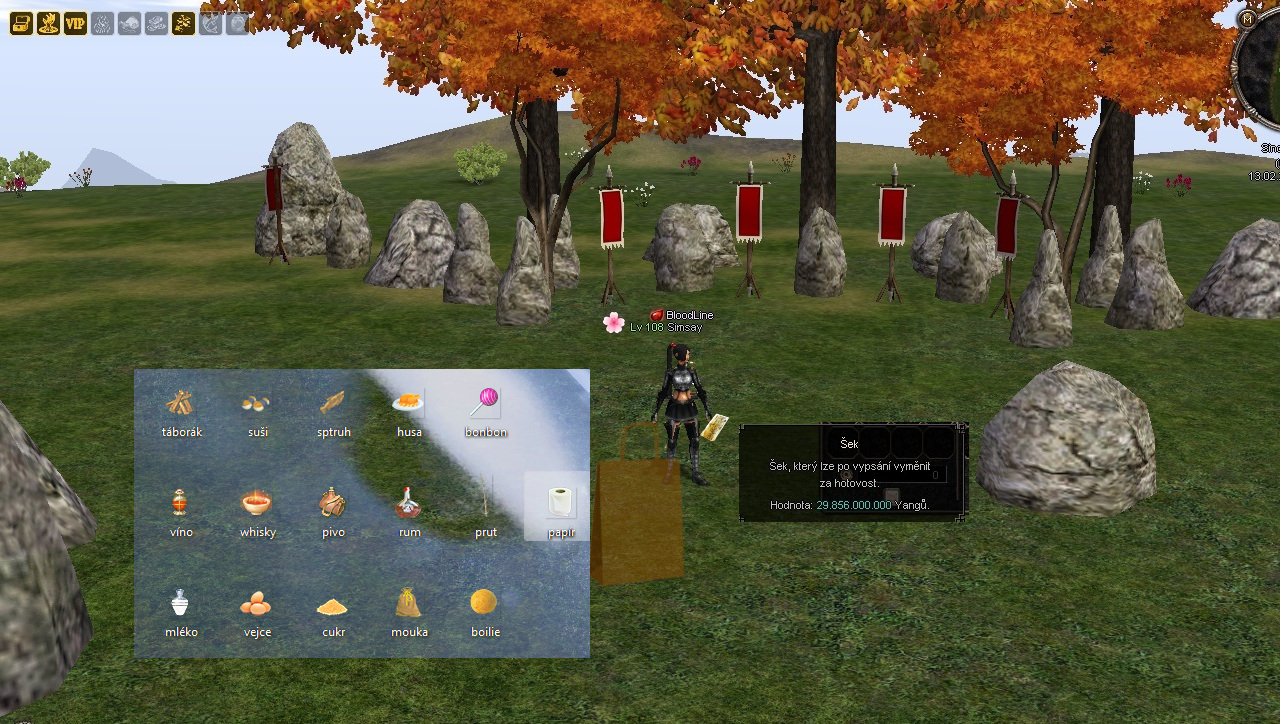Select the táborák campfire item
This screenshot has height=724, width=1282.
pyautogui.click(x=181, y=404)
